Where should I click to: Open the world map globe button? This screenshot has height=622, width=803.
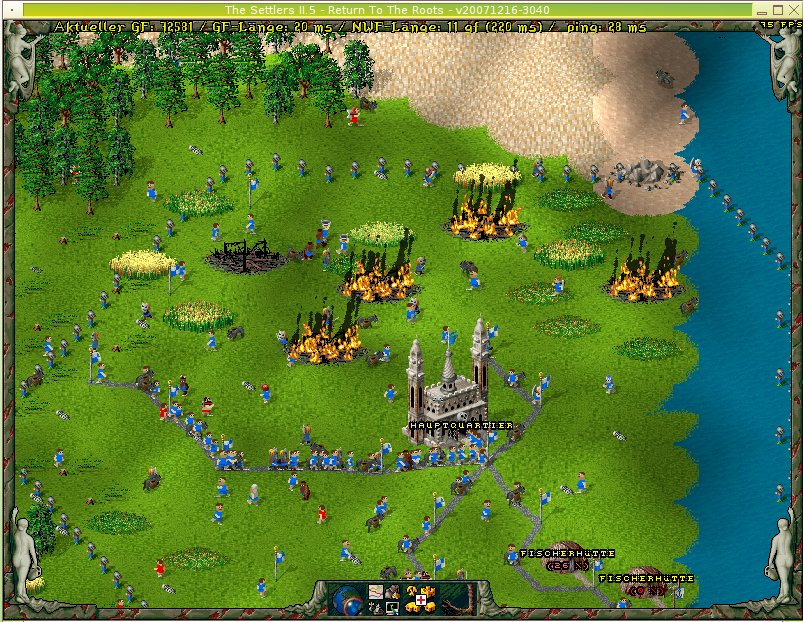point(346,601)
